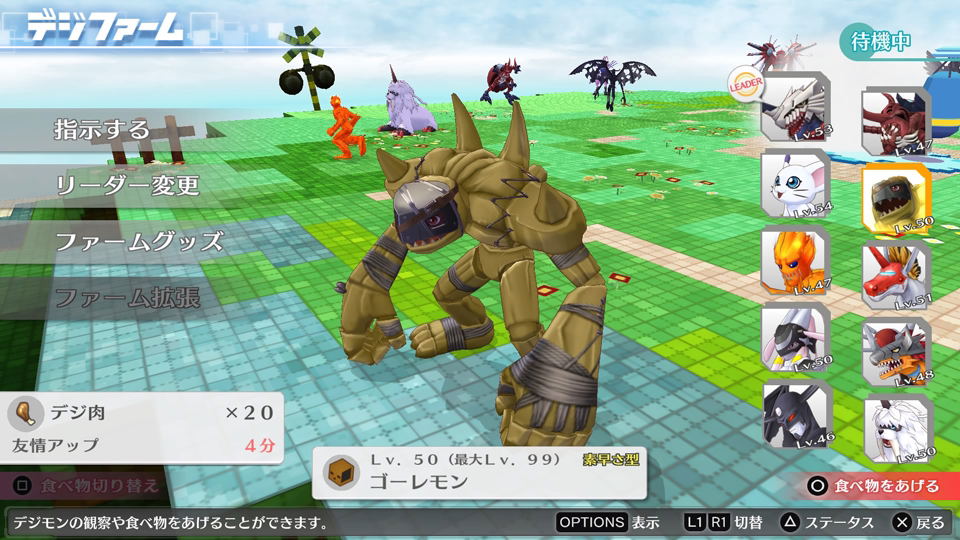Screen dimensions: 960x540
Task: Select the skull-headed Lv.53 leader portrait
Action: pos(794,107)
